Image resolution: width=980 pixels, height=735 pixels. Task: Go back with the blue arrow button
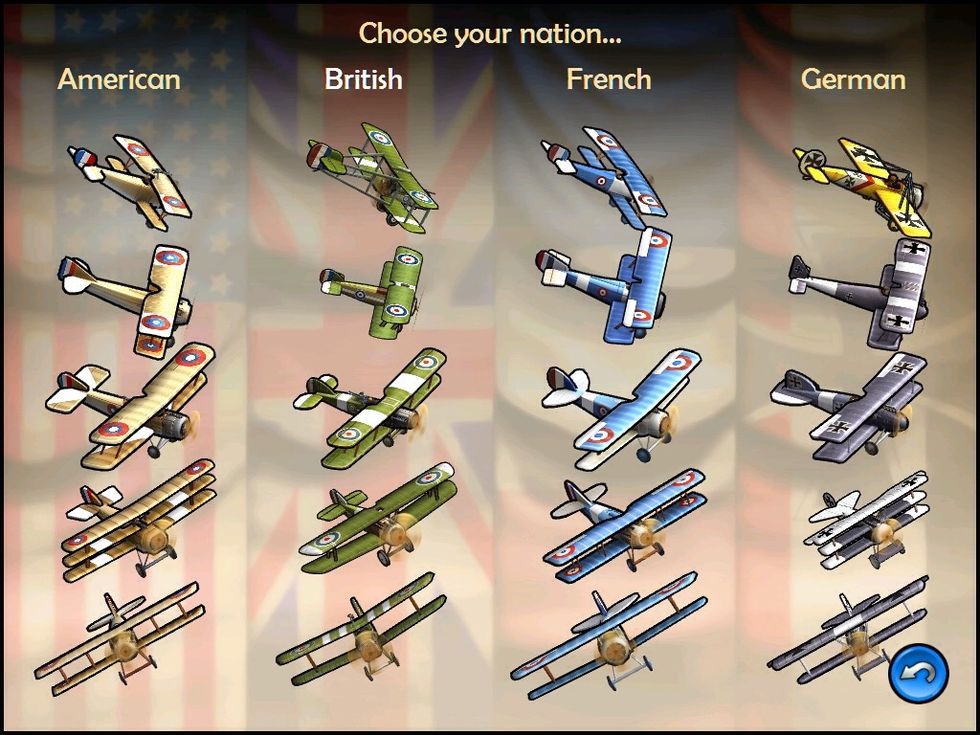918,673
